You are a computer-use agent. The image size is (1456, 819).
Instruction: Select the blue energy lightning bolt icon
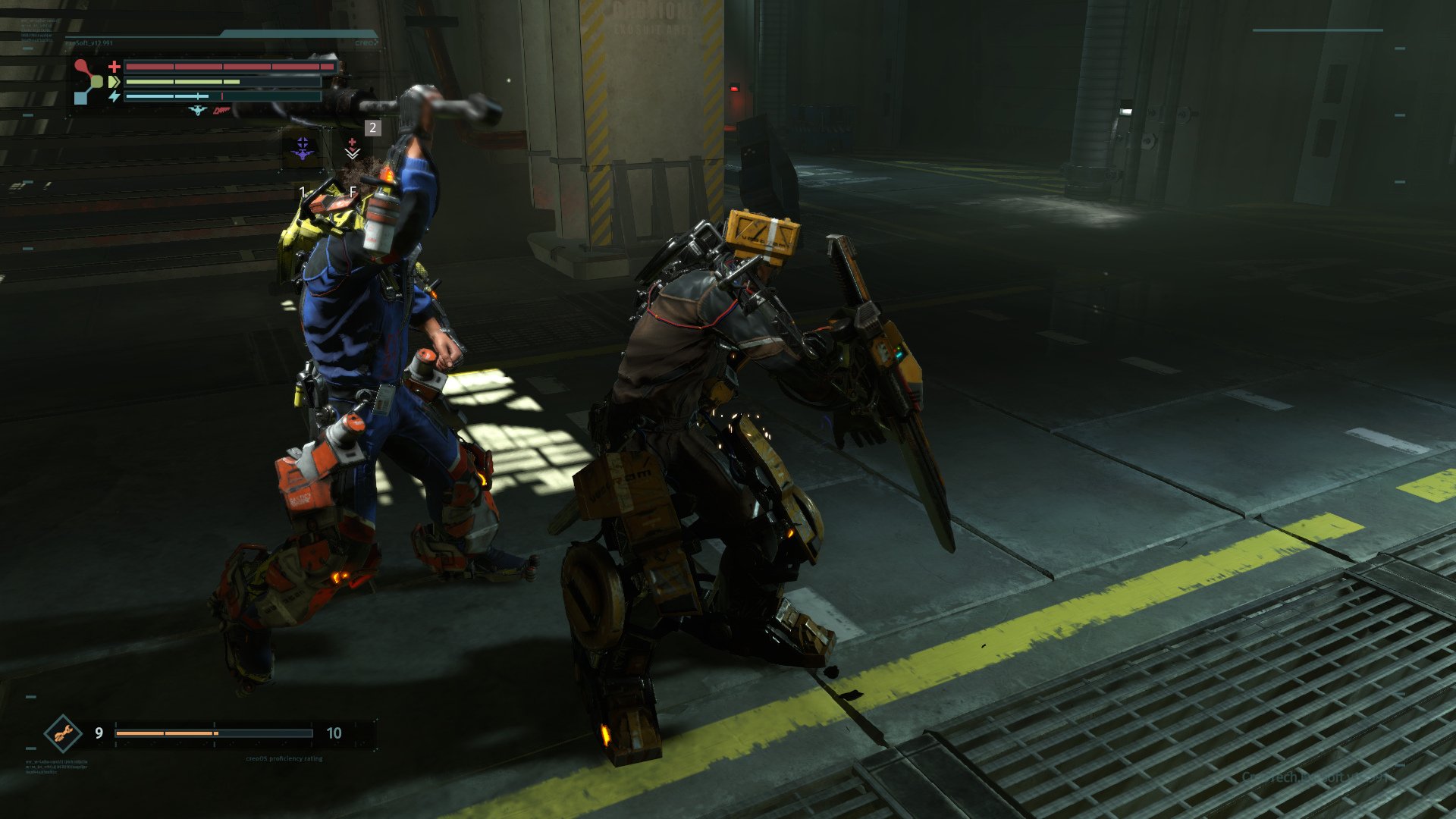pos(115,97)
